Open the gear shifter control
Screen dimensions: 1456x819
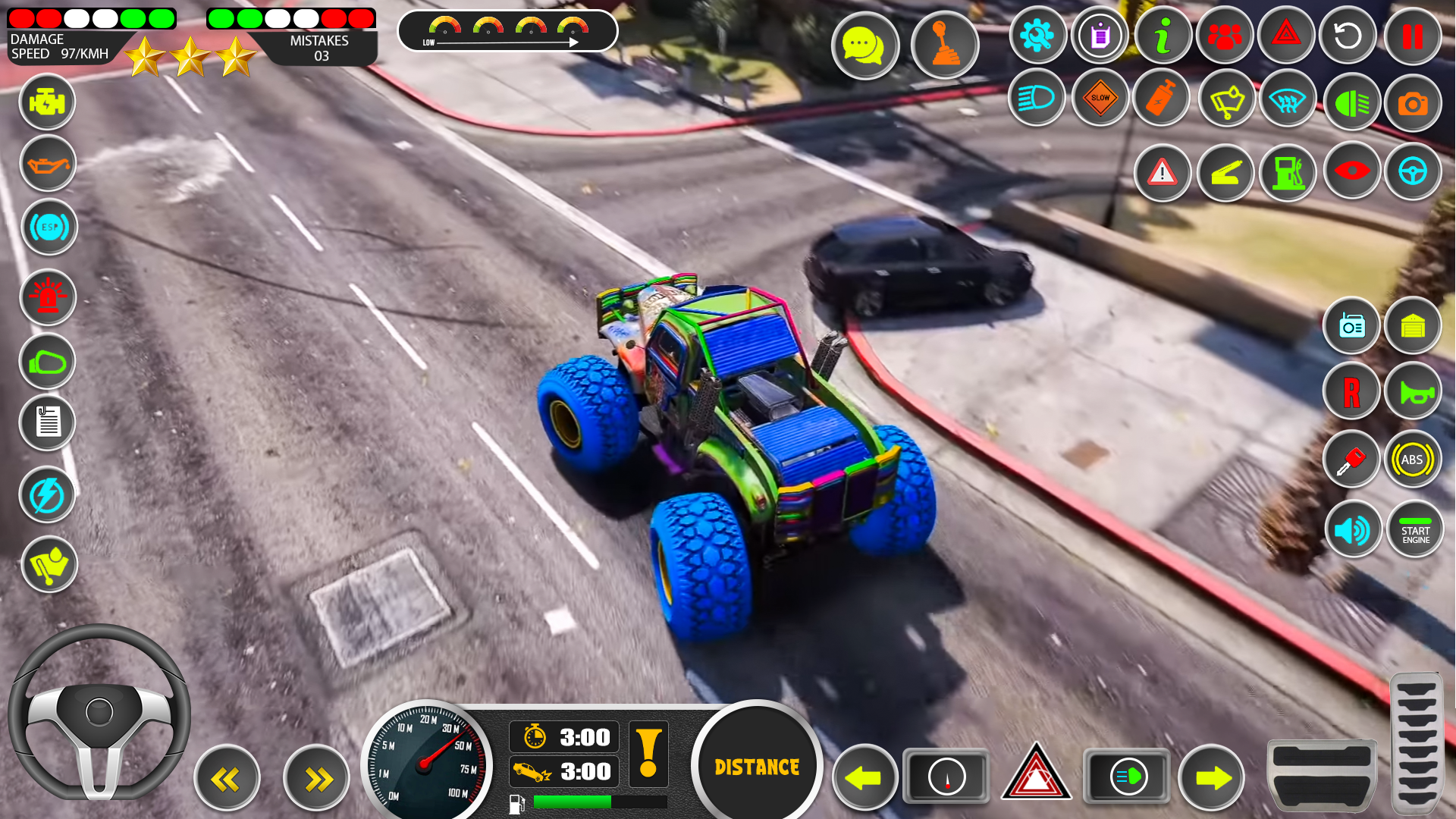click(x=944, y=45)
